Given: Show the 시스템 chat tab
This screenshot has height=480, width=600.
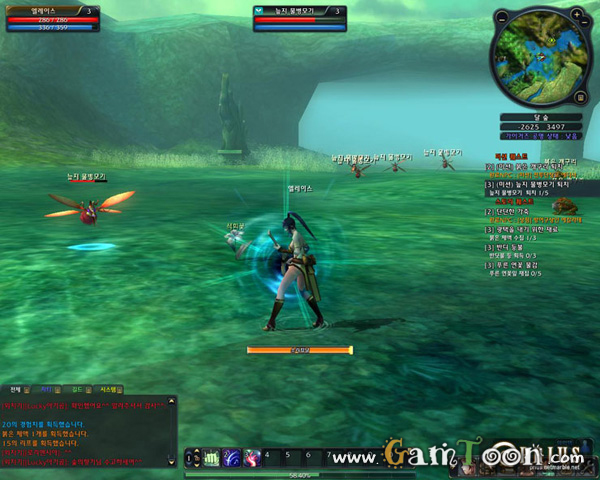Looking at the screenshot, I should (108, 388).
